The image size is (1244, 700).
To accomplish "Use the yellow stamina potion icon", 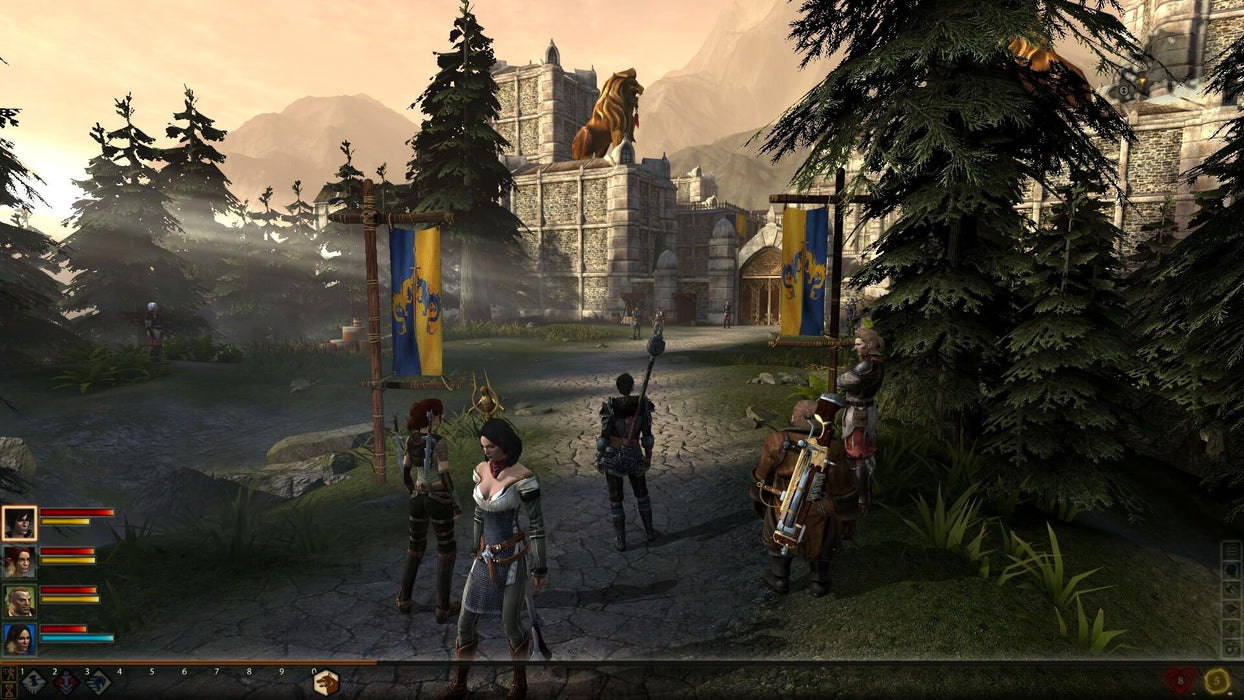I will coord(1217,682).
